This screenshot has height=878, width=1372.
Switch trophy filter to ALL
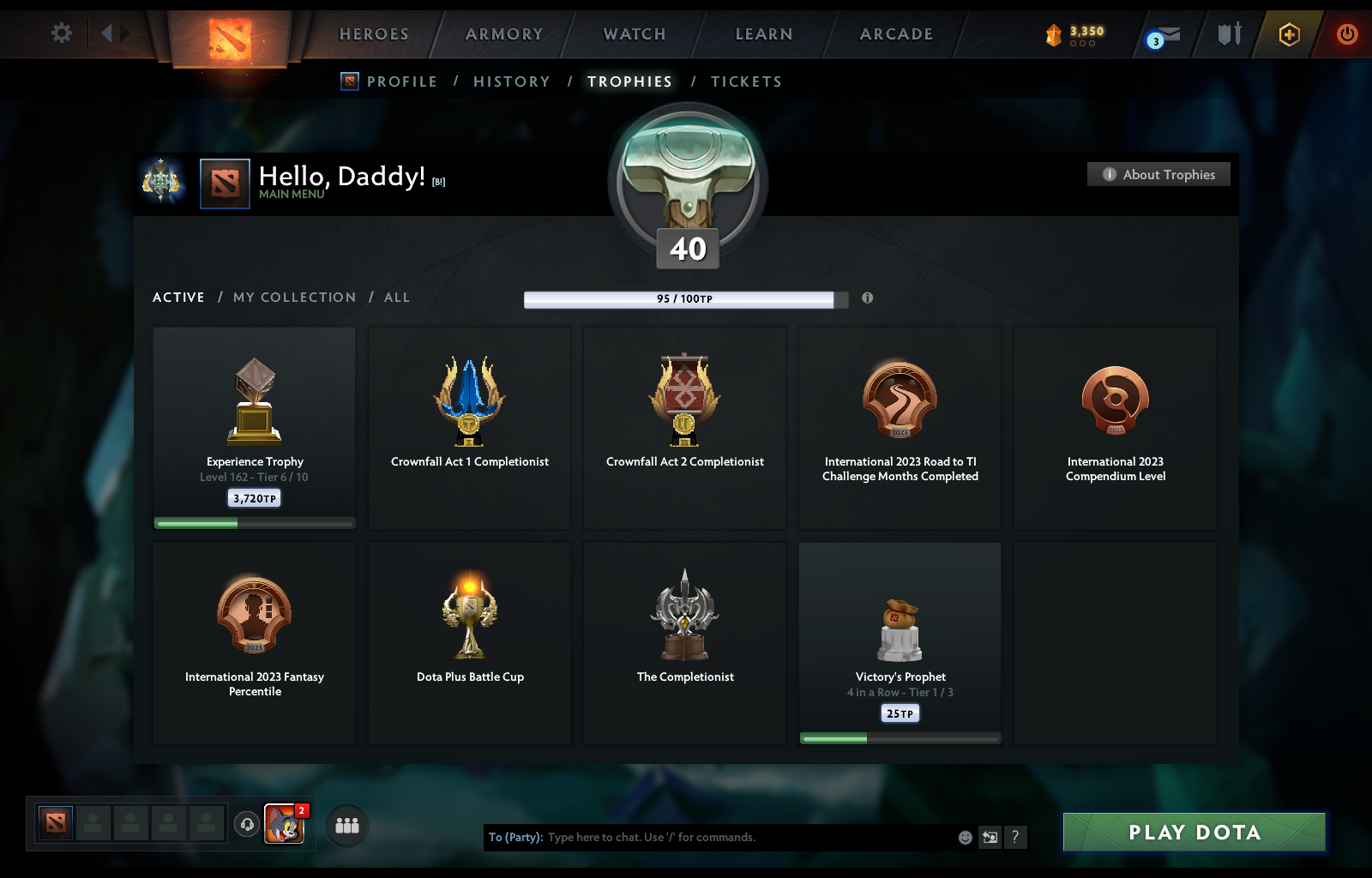coord(397,298)
